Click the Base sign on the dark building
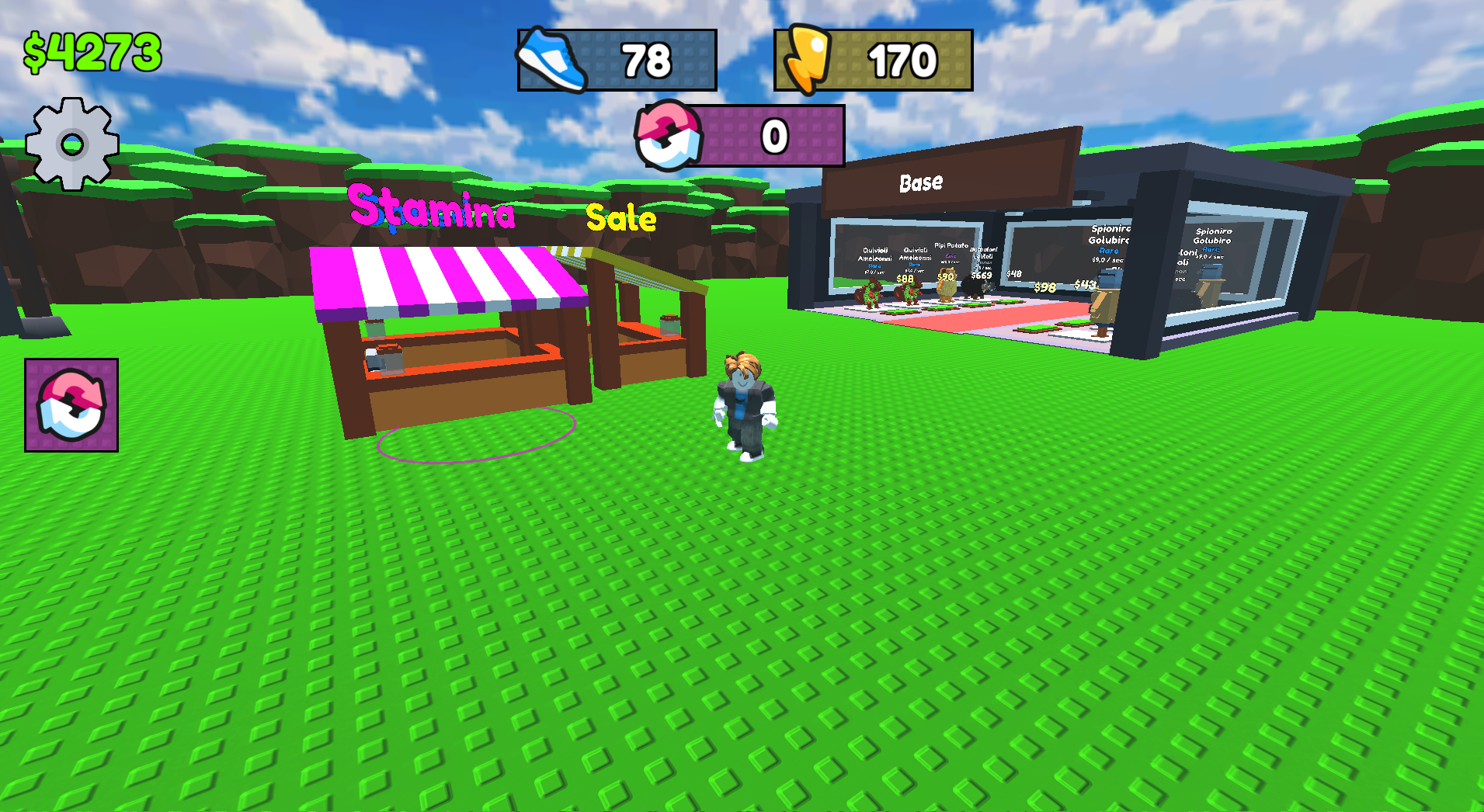Screen dimensions: 1484x812 coord(920,183)
